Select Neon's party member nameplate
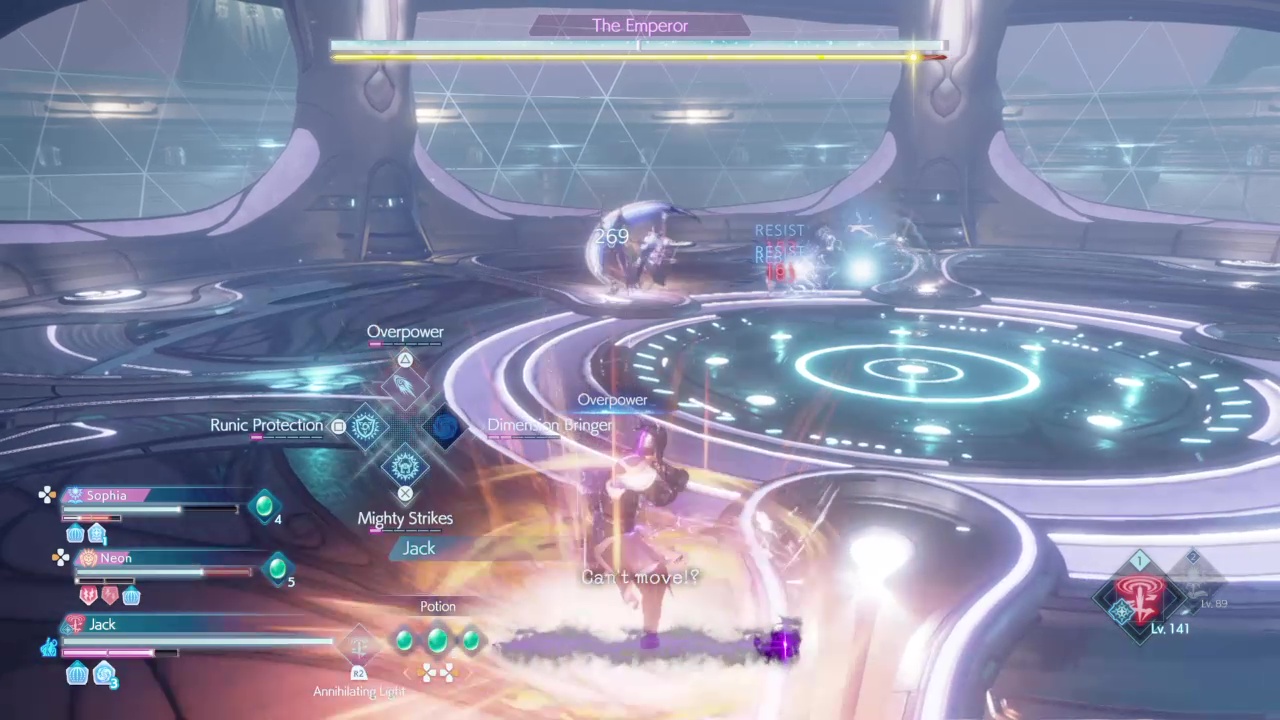Screen dimensions: 1280x720 point(115,558)
